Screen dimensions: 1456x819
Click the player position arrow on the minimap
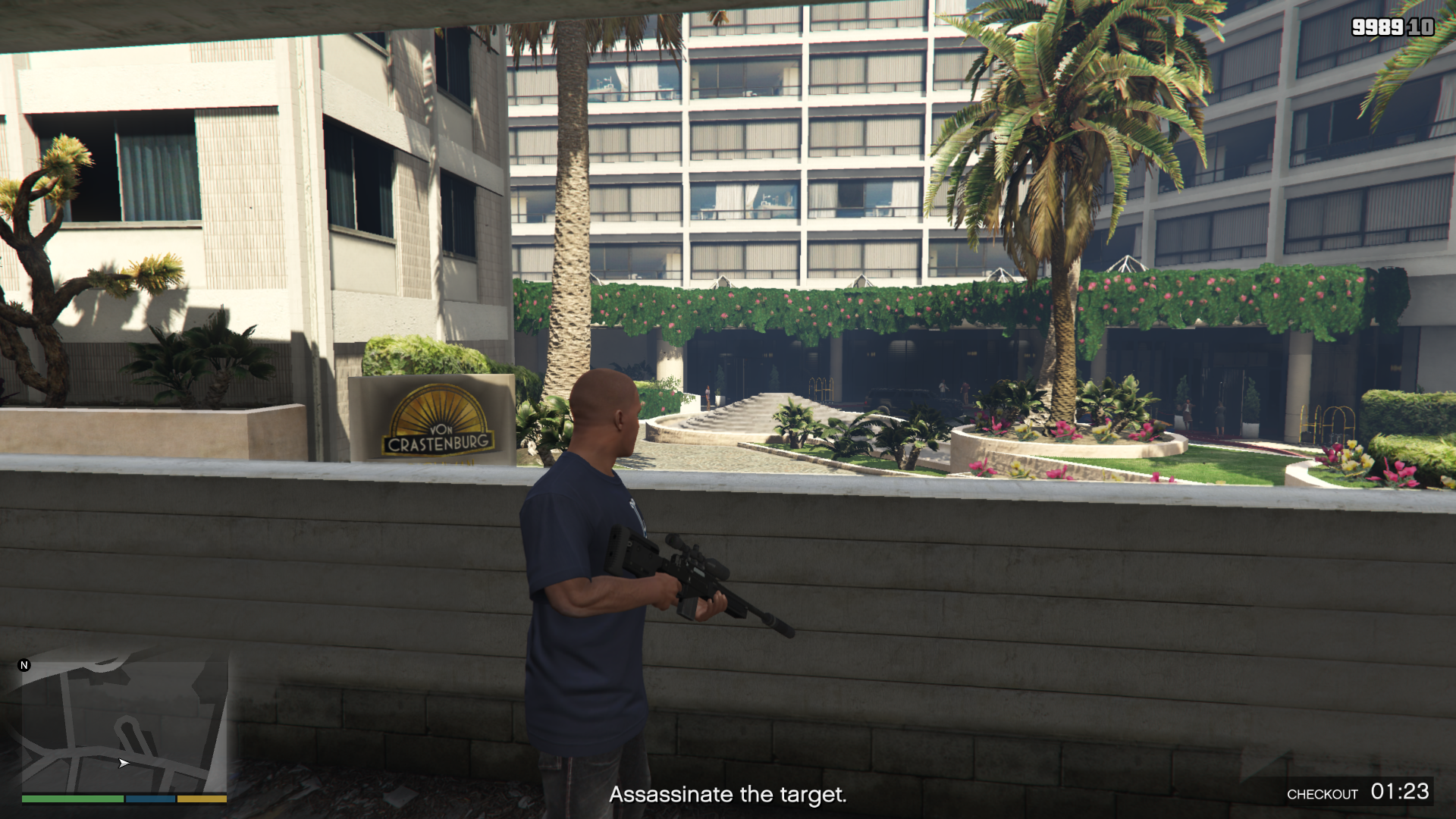pyautogui.click(x=124, y=764)
